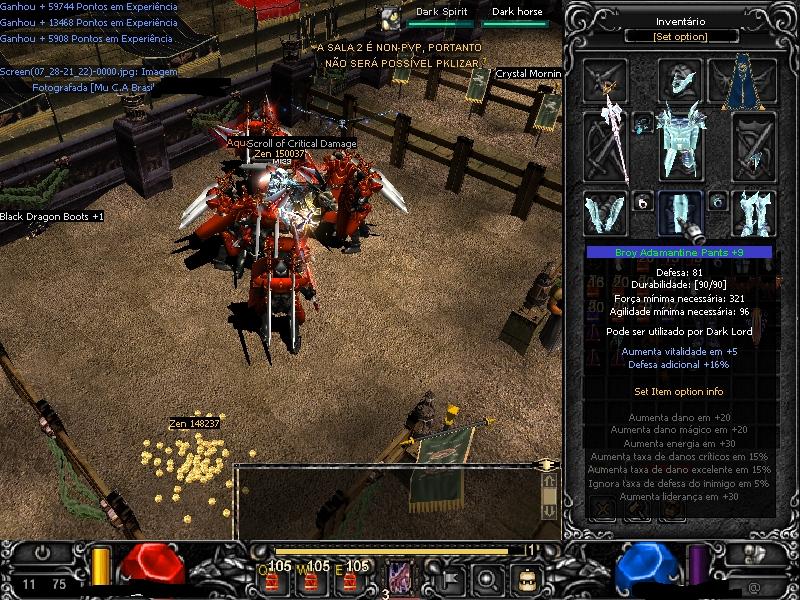The width and height of the screenshot is (800, 600).
Task: Select the equipped boots slot
Action: tap(753, 213)
